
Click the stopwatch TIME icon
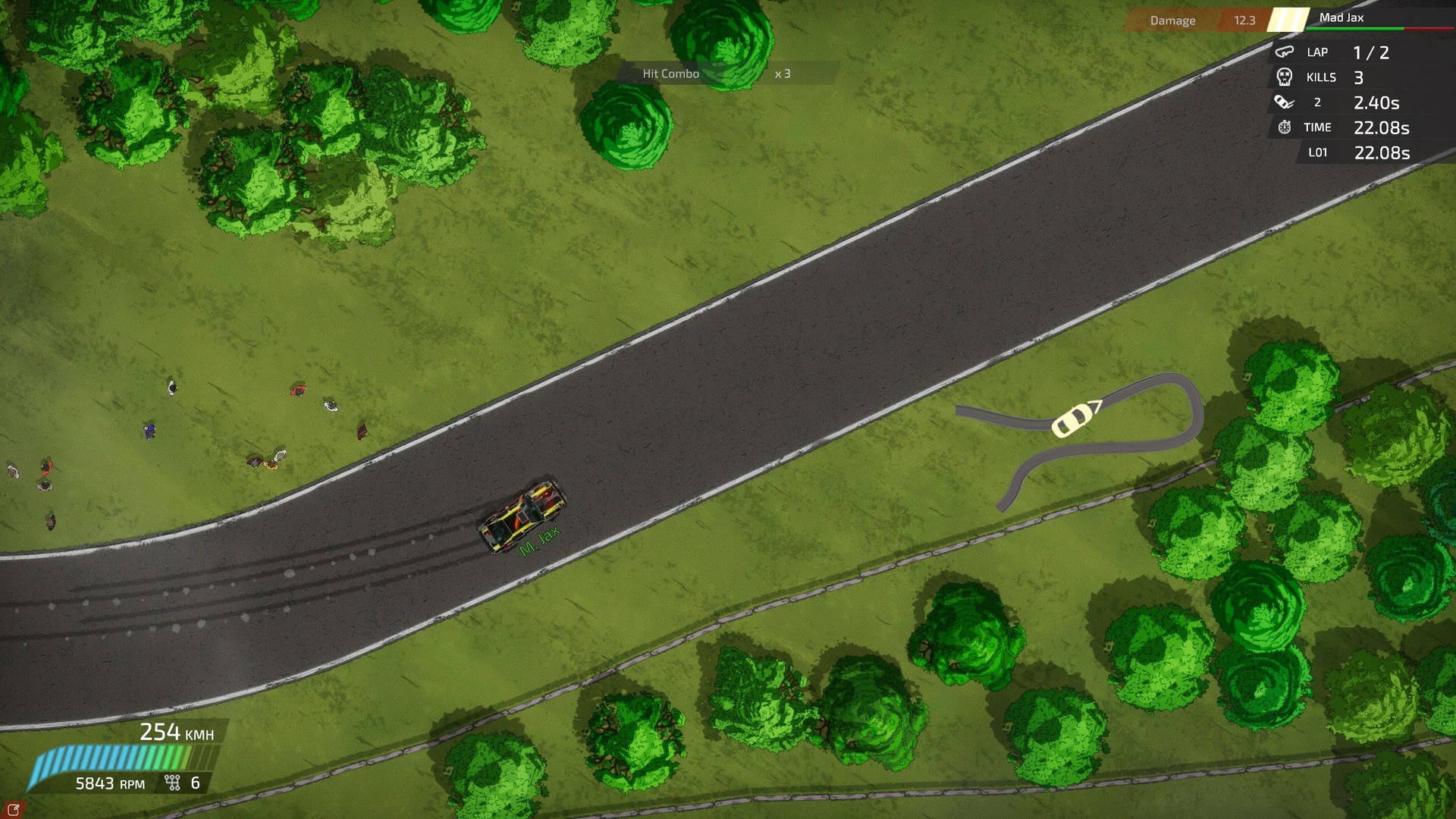[1283, 127]
